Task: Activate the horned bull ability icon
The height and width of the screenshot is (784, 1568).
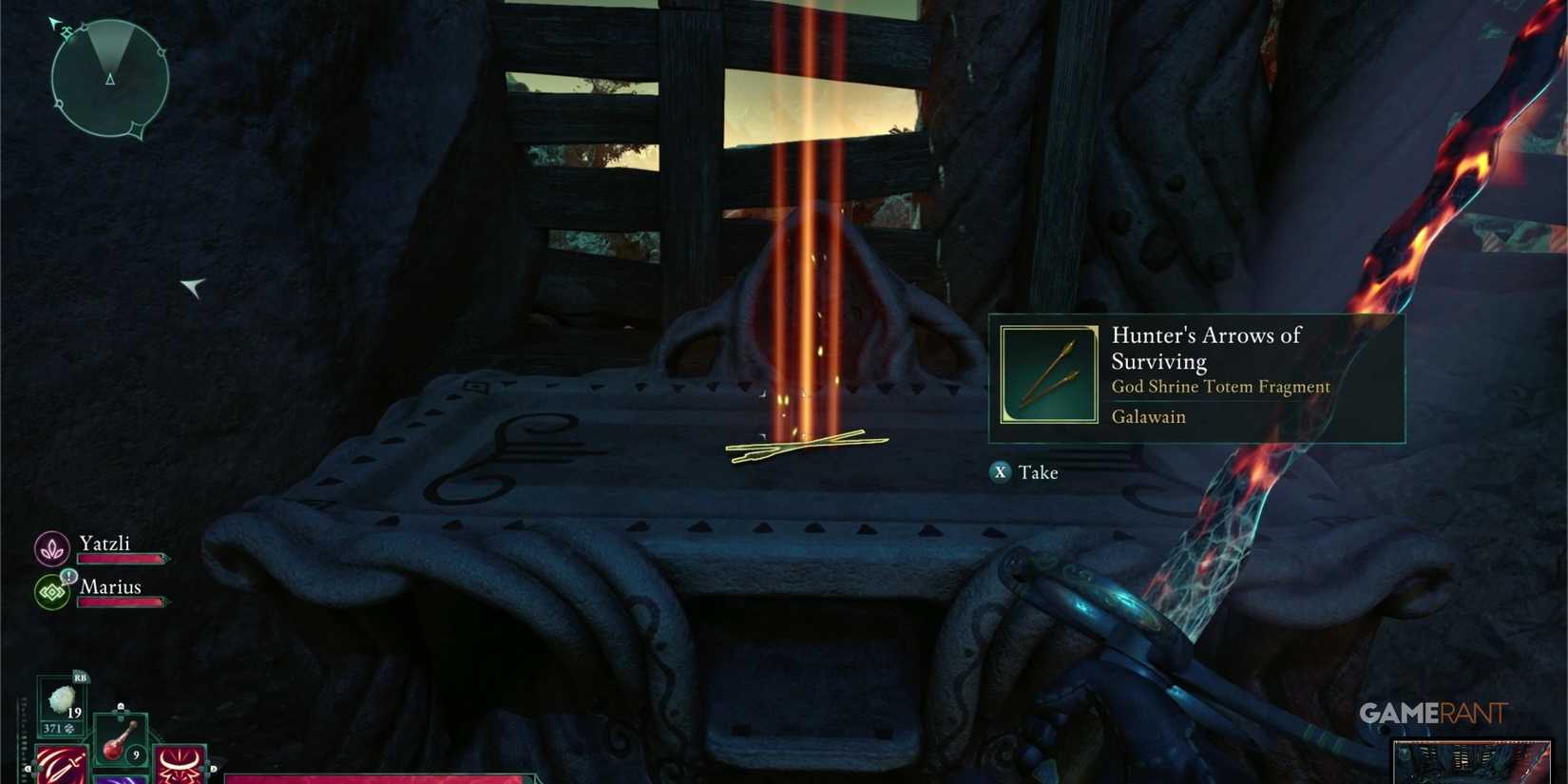Action: [179, 765]
